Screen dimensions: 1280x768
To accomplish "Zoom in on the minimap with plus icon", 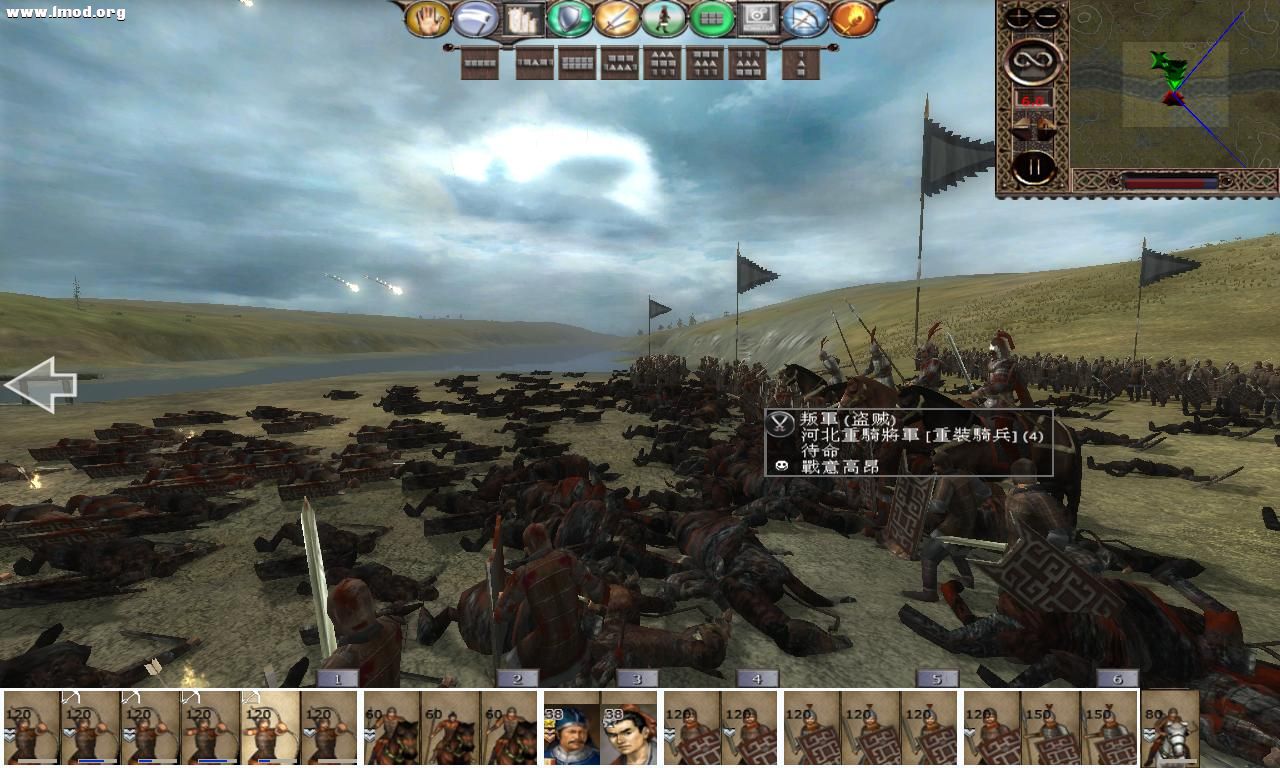I will (x=1018, y=16).
